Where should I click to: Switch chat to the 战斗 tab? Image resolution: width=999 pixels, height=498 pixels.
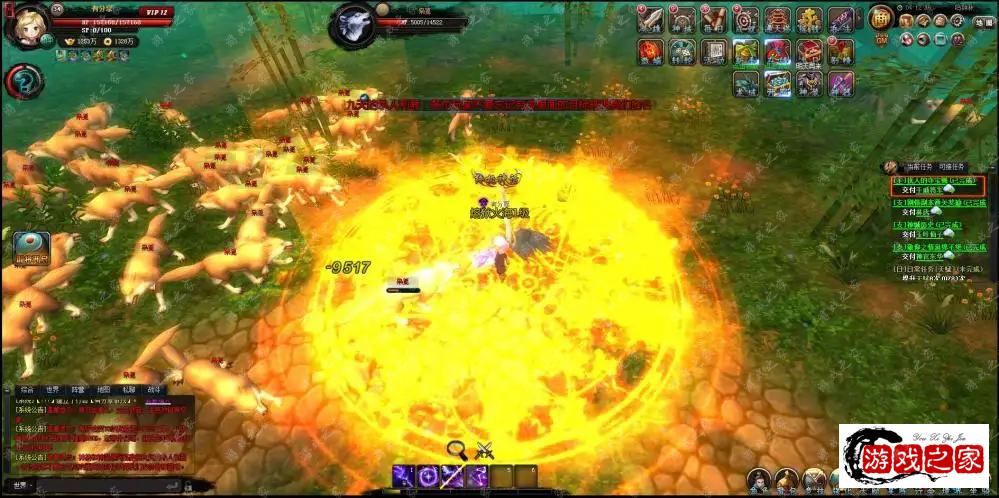pos(154,389)
